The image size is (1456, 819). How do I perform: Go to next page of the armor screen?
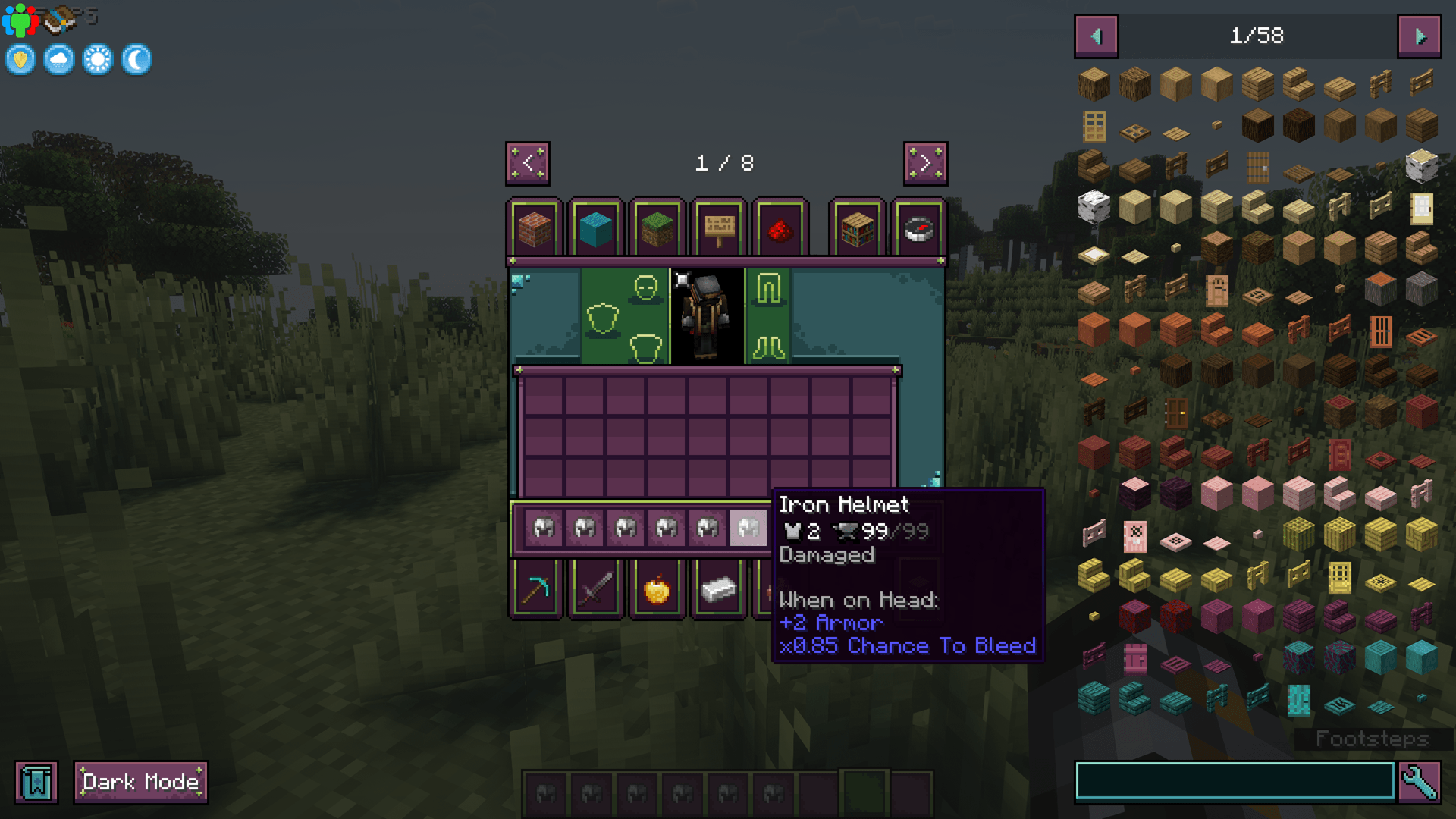(924, 164)
